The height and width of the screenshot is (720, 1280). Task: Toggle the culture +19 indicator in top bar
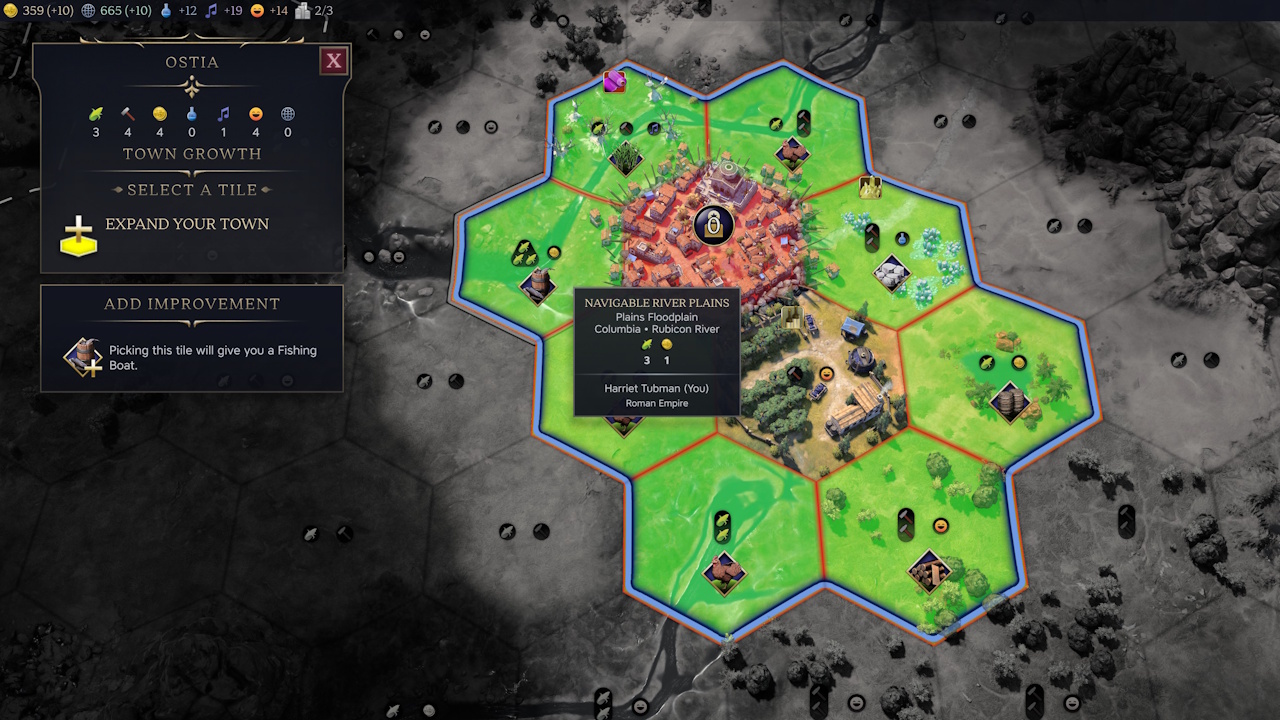pyautogui.click(x=222, y=11)
